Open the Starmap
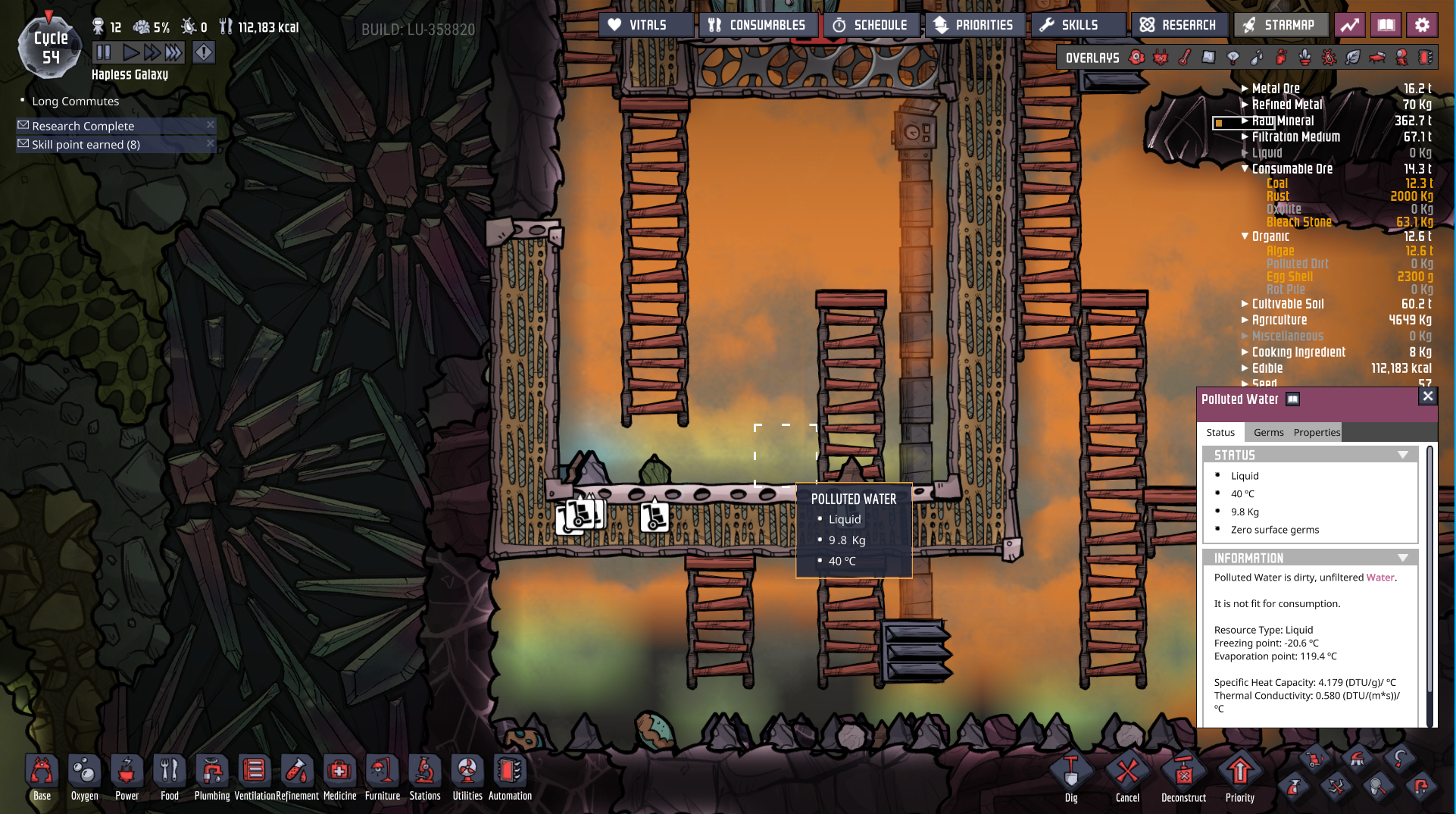Viewport: 1456px width, 814px height. click(1279, 25)
